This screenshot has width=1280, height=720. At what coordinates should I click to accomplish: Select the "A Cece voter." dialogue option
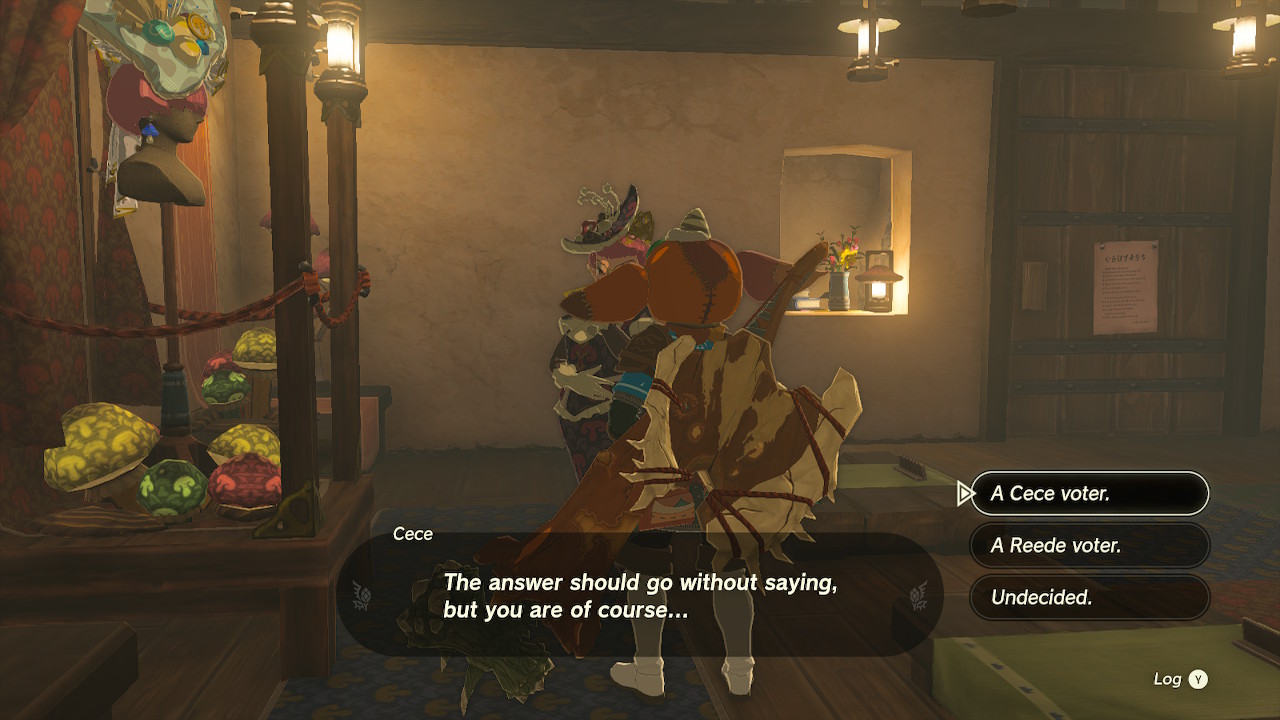1089,493
